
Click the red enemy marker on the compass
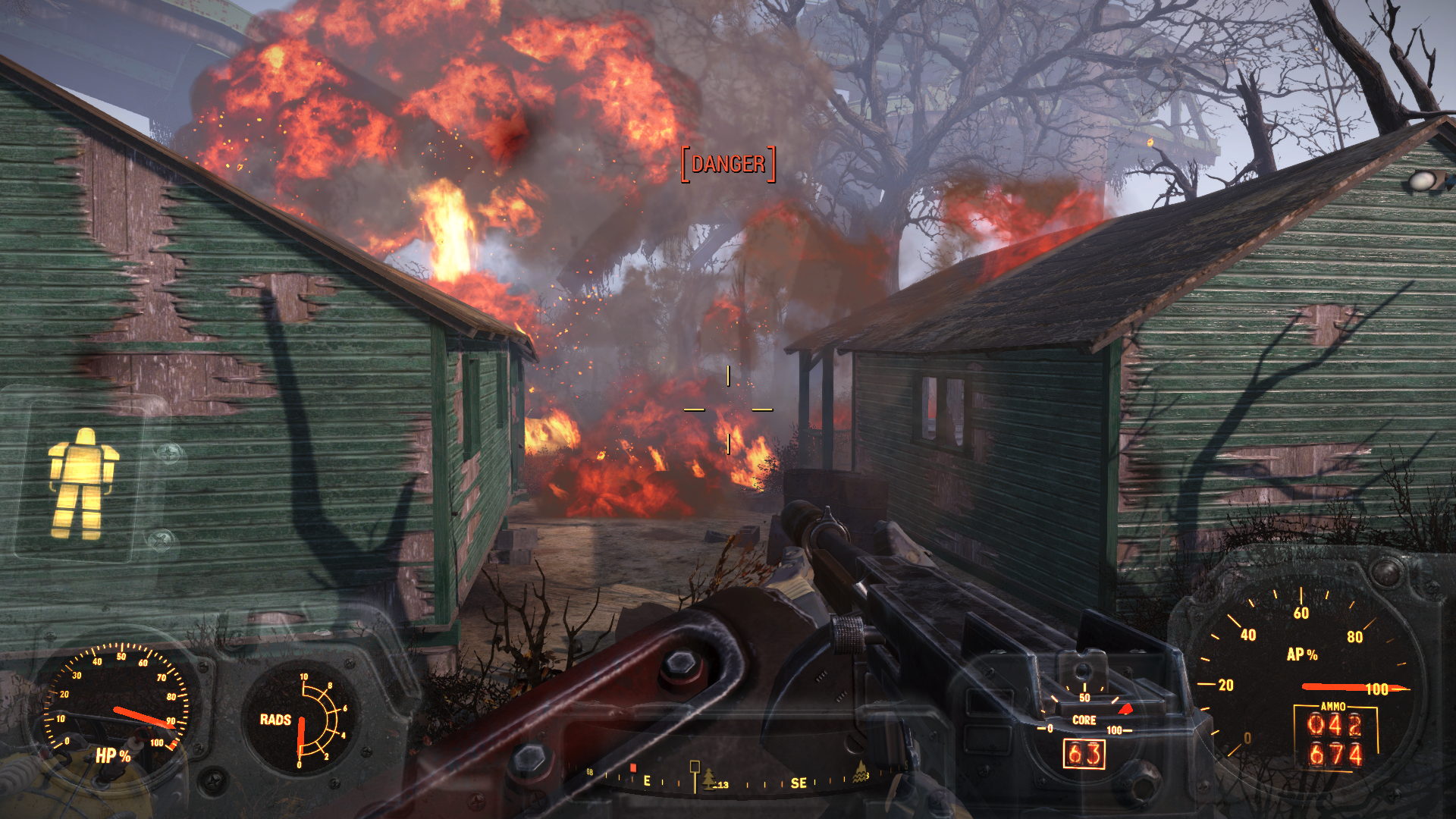click(x=633, y=768)
